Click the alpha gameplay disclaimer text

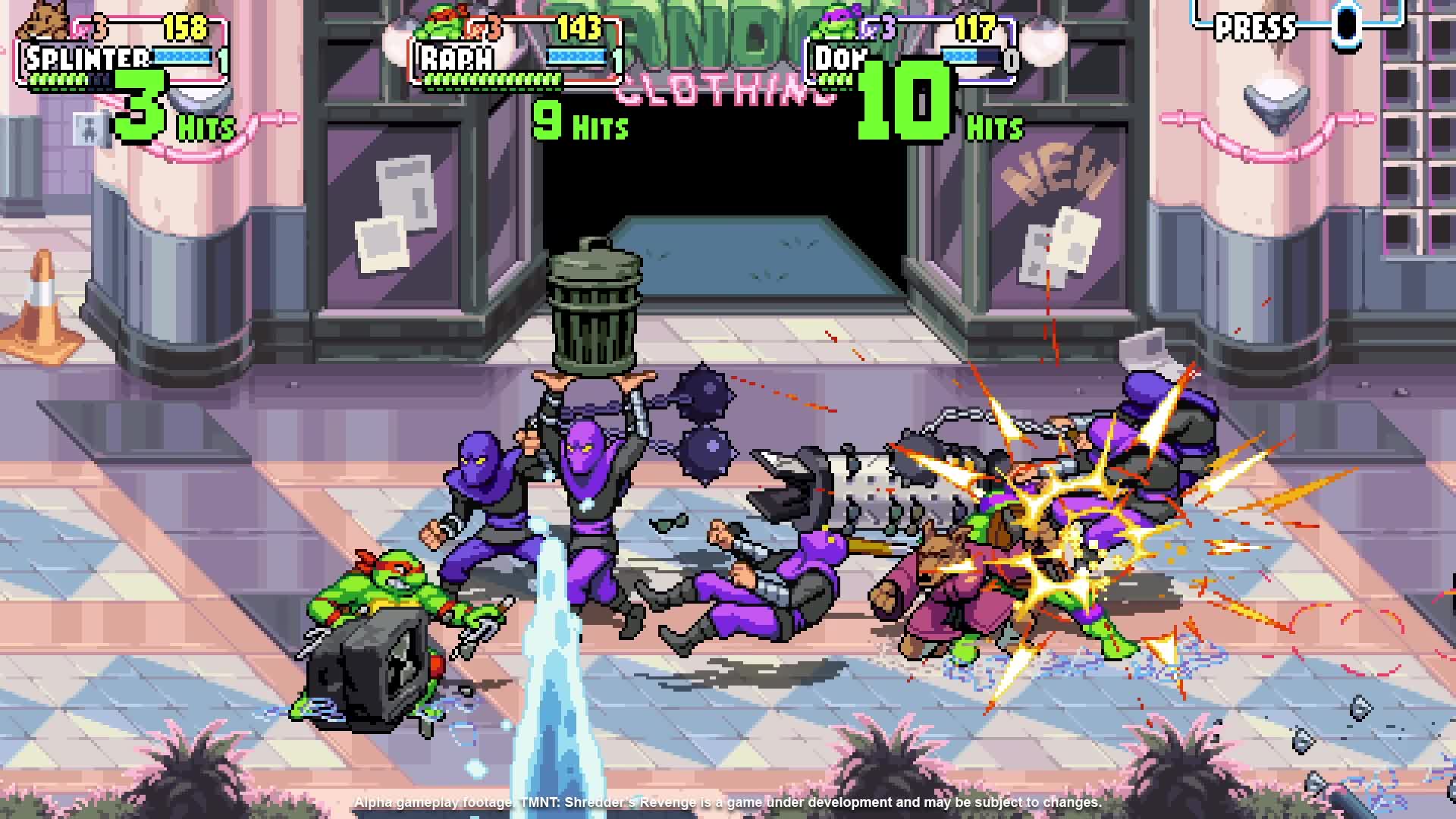728,801
